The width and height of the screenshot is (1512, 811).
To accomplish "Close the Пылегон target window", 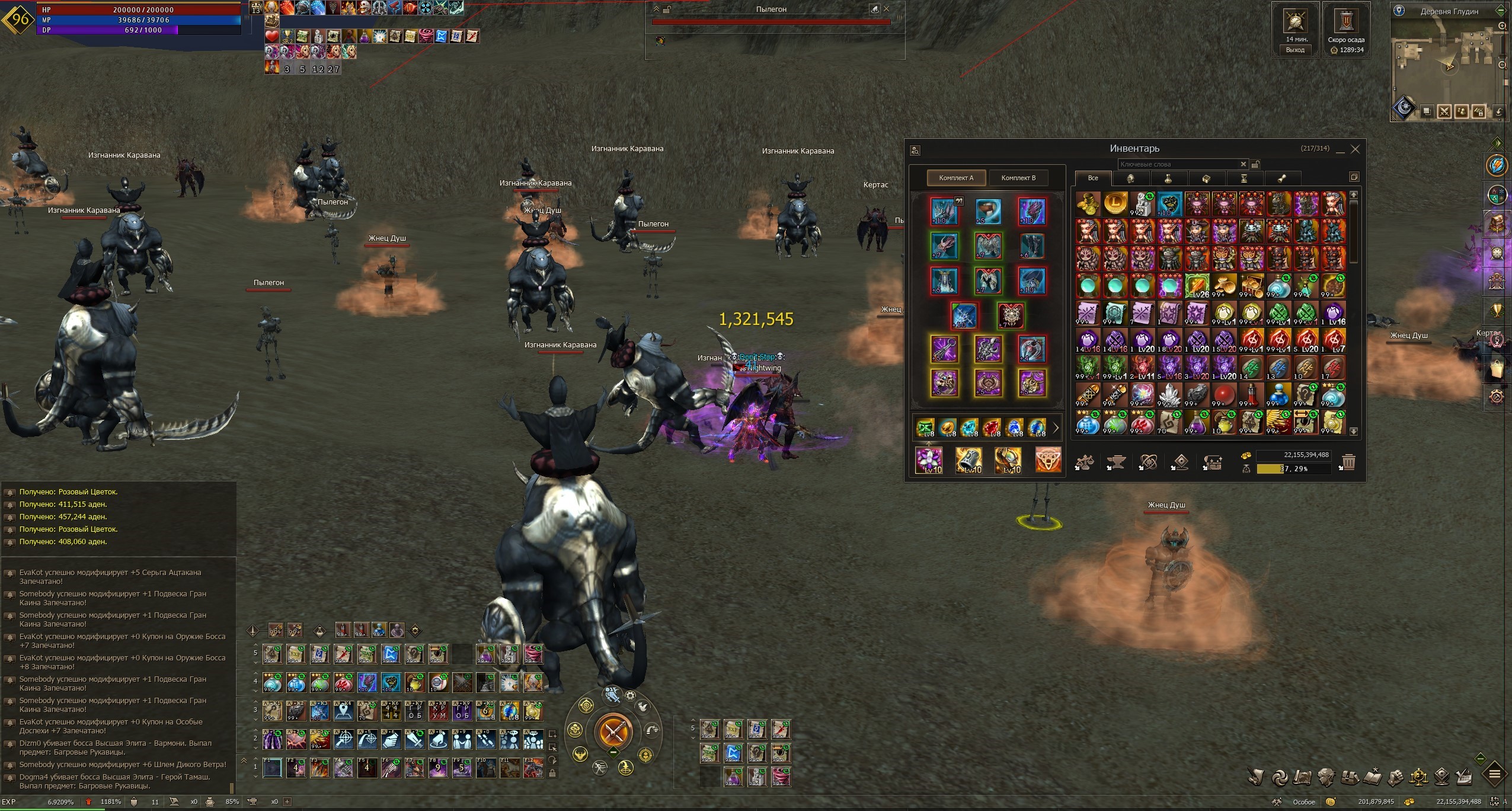I will pos(887,9).
